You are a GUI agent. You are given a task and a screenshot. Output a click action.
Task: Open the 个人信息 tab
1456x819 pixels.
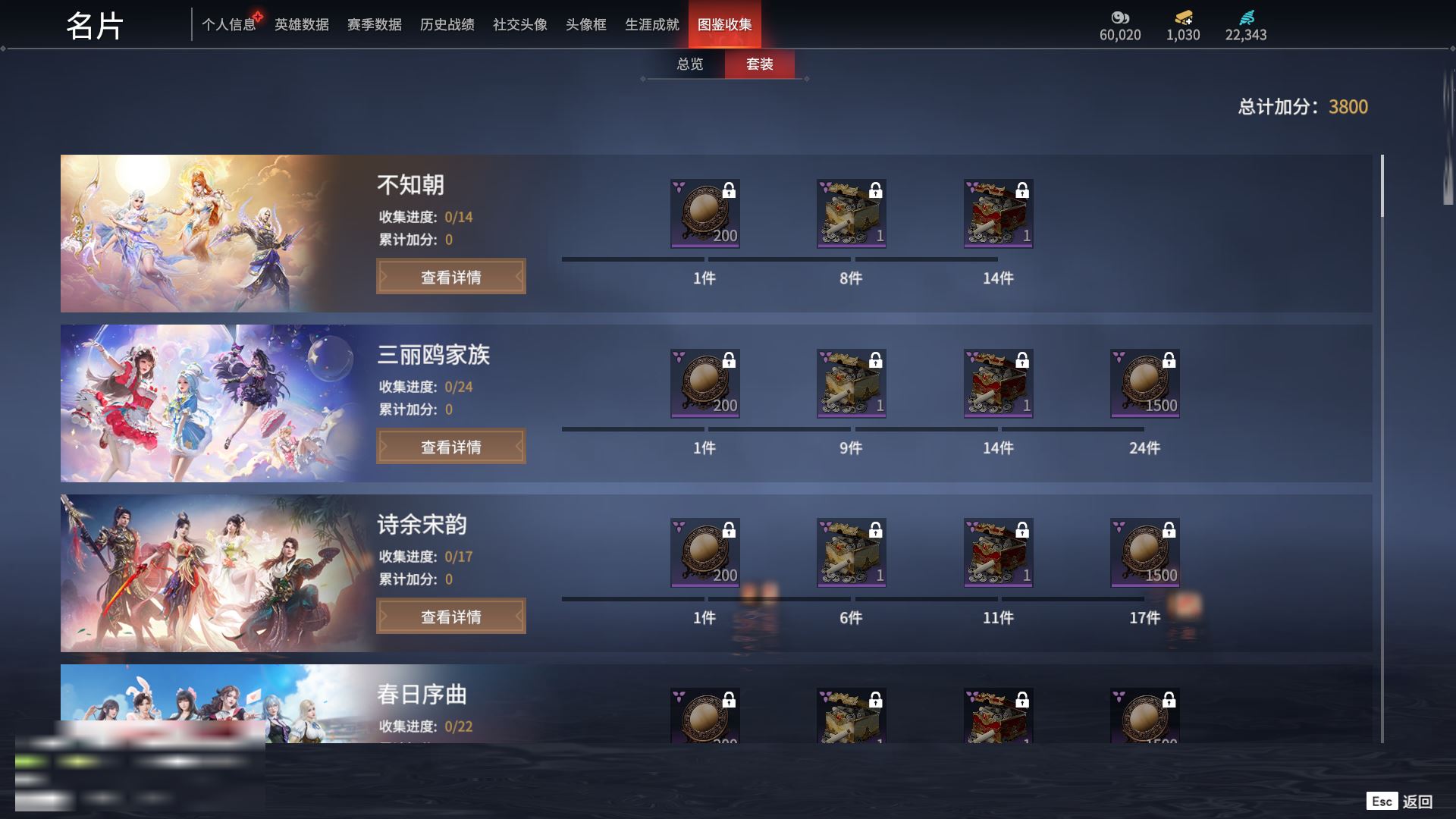228,25
